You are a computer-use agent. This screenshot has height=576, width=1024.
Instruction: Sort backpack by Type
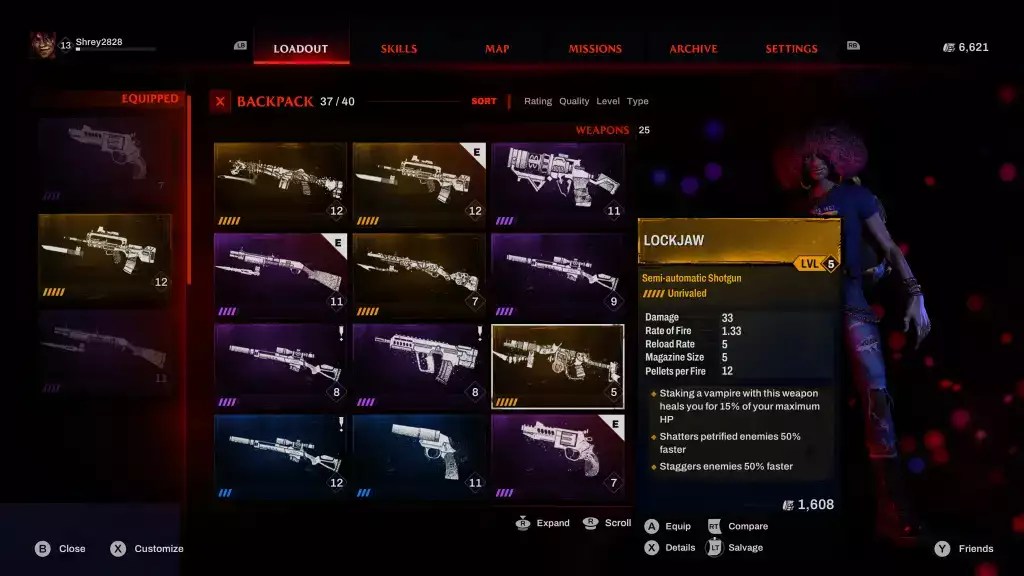click(638, 101)
